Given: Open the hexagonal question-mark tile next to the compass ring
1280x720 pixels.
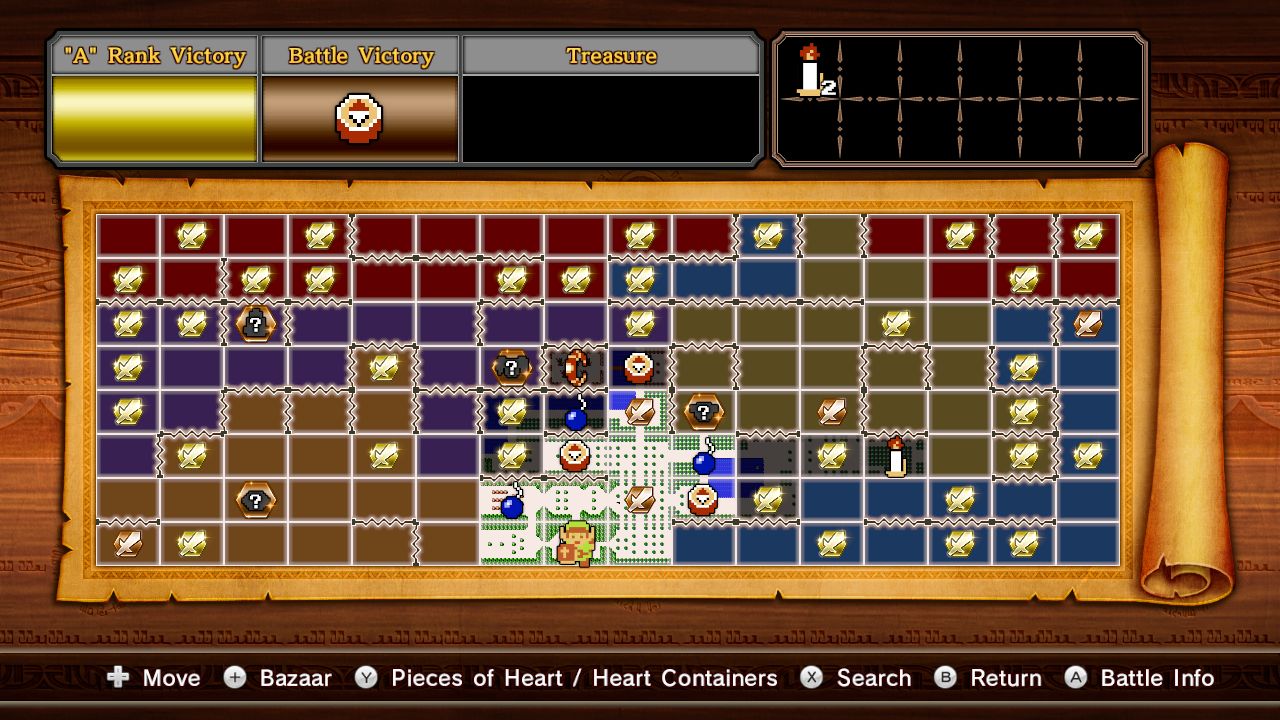Looking at the screenshot, I should coord(510,369).
